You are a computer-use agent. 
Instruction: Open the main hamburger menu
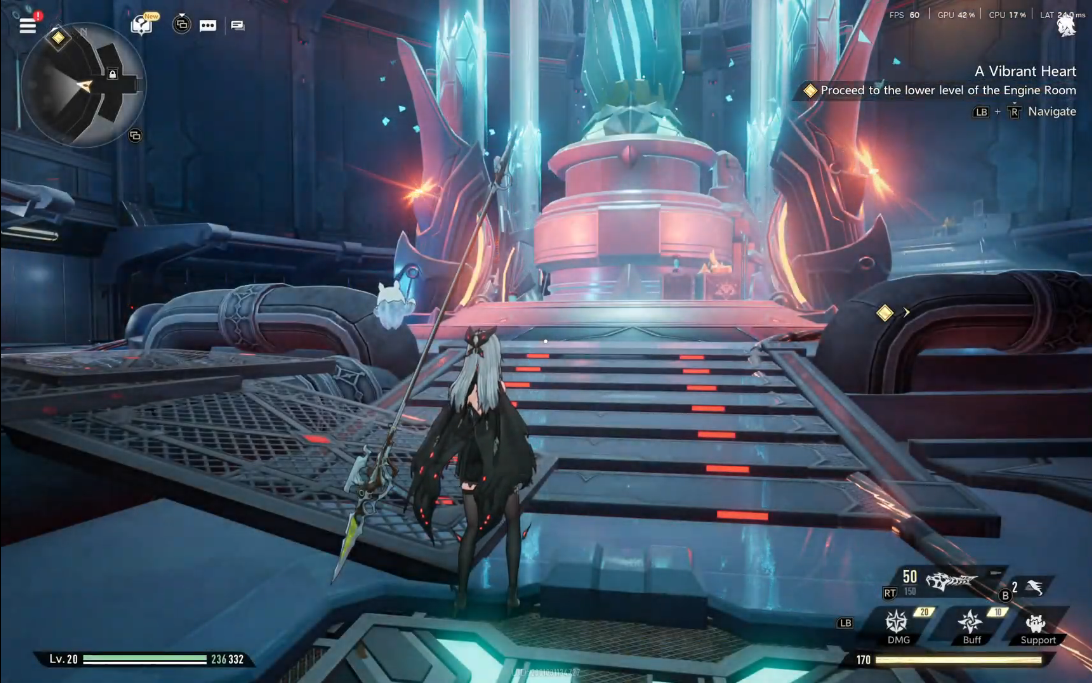pos(27,26)
